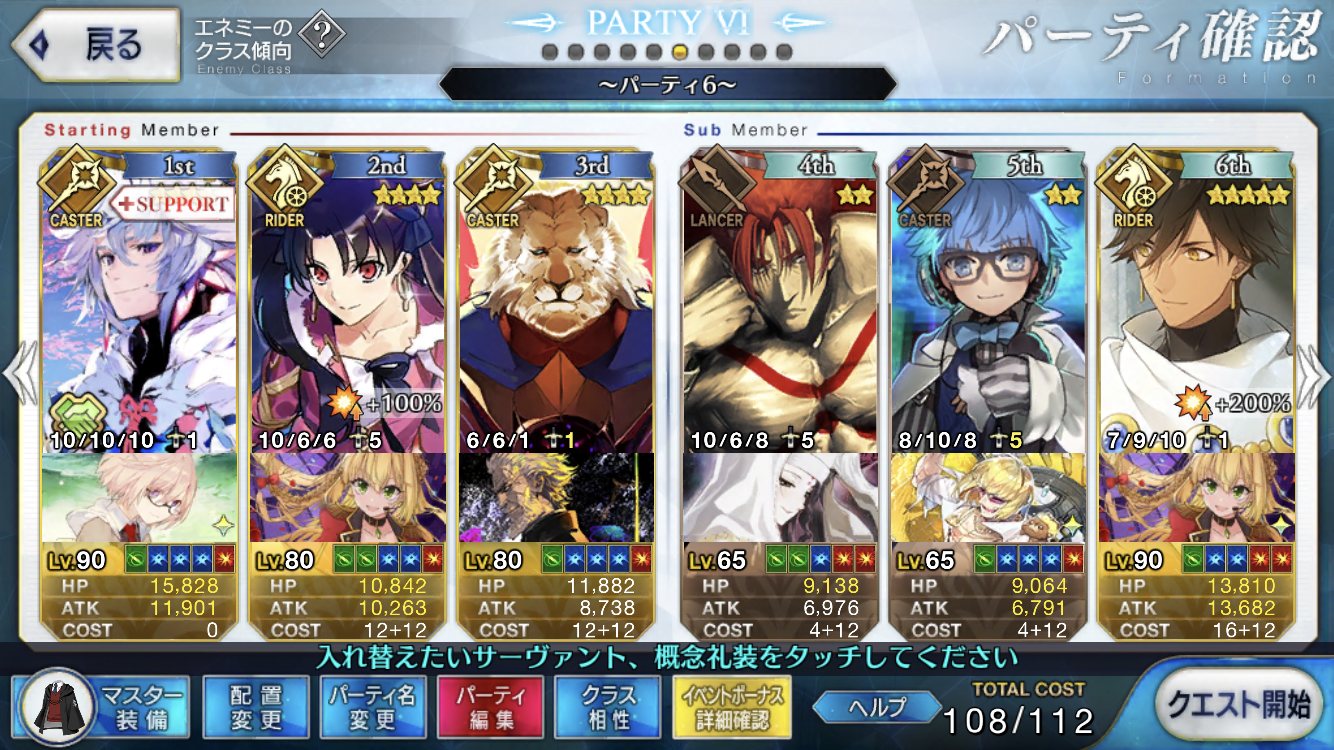Select the lion-headed Caster in 3rd slot
The height and width of the screenshot is (750, 1334).
(556, 310)
